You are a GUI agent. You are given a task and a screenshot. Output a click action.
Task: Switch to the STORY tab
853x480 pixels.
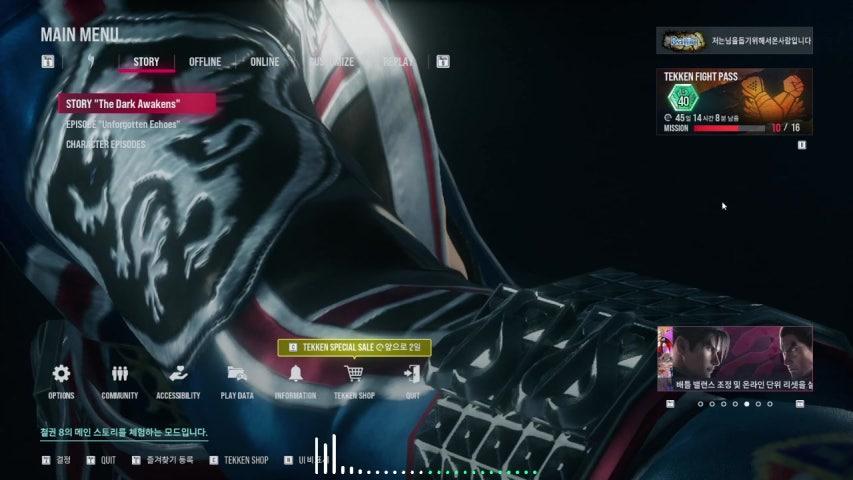tap(146, 62)
